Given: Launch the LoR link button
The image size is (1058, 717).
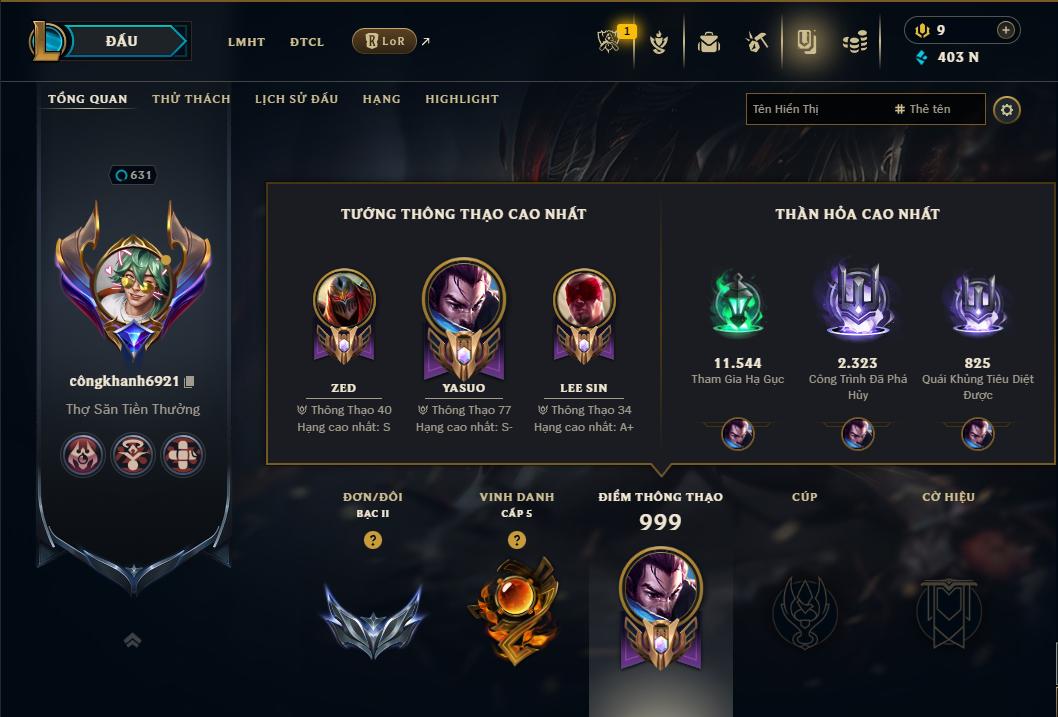Looking at the screenshot, I should point(385,41).
